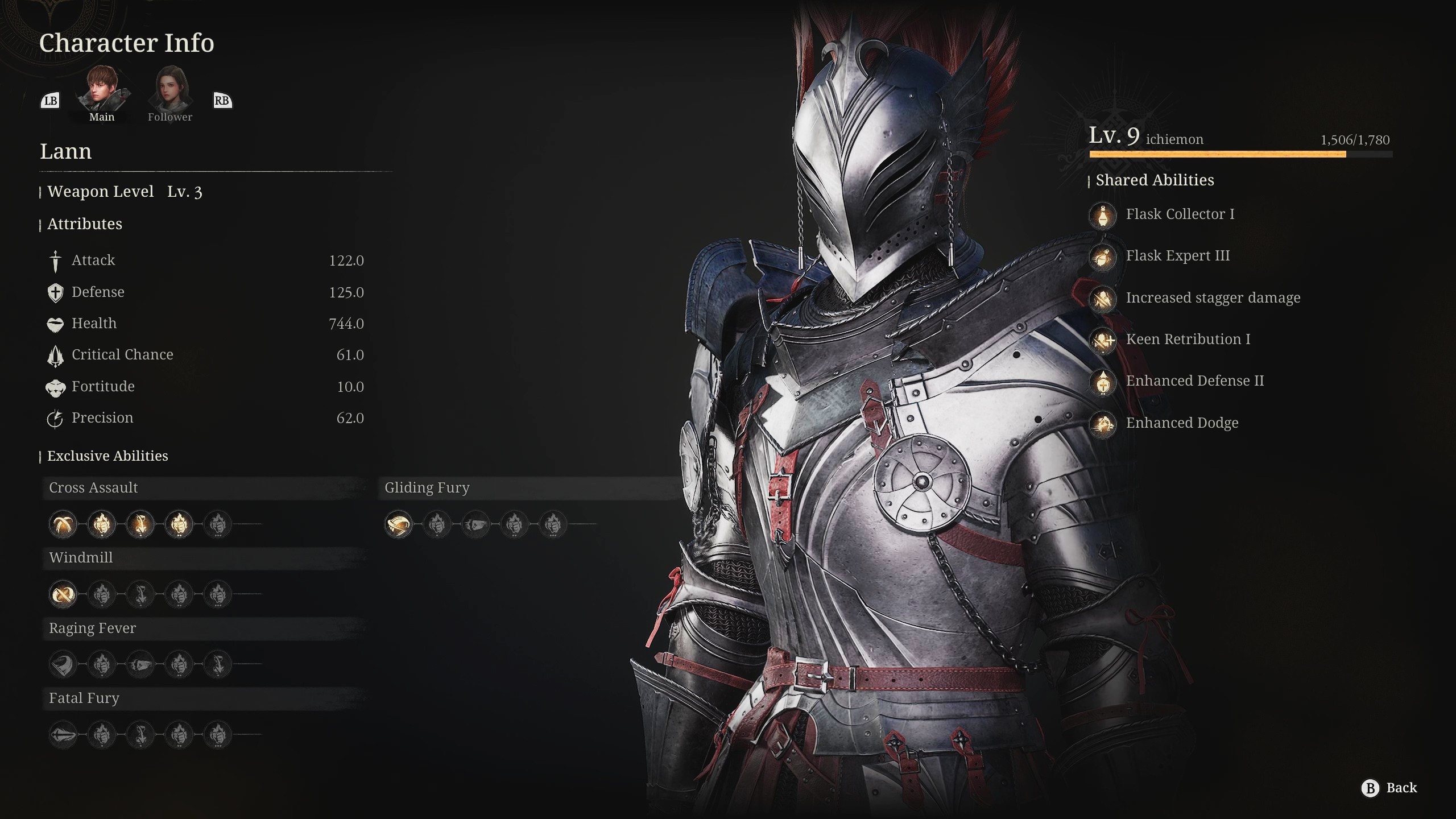Image resolution: width=1456 pixels, height=819 pixels.
Task: Select the Critical Chance attribute row
Action: 205,355
